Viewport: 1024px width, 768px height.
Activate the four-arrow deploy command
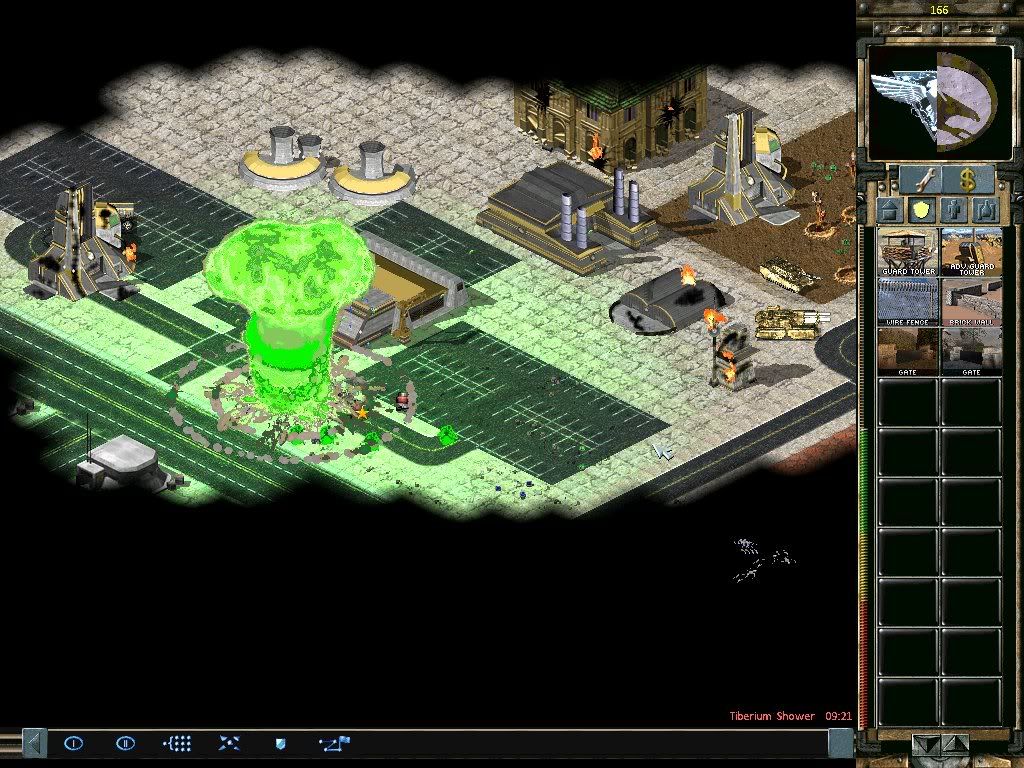click(229, 743)
